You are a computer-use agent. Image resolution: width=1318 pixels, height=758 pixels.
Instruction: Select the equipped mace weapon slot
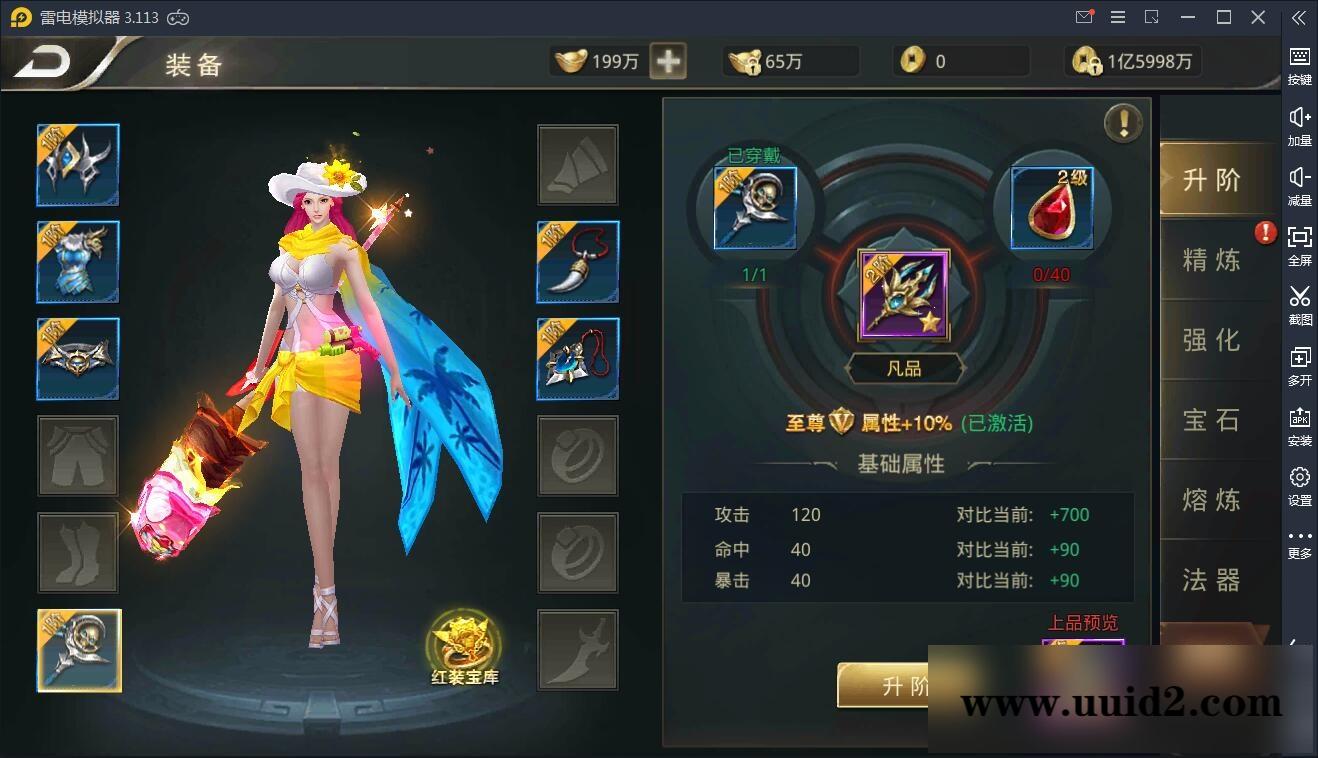tap(78, 649)
